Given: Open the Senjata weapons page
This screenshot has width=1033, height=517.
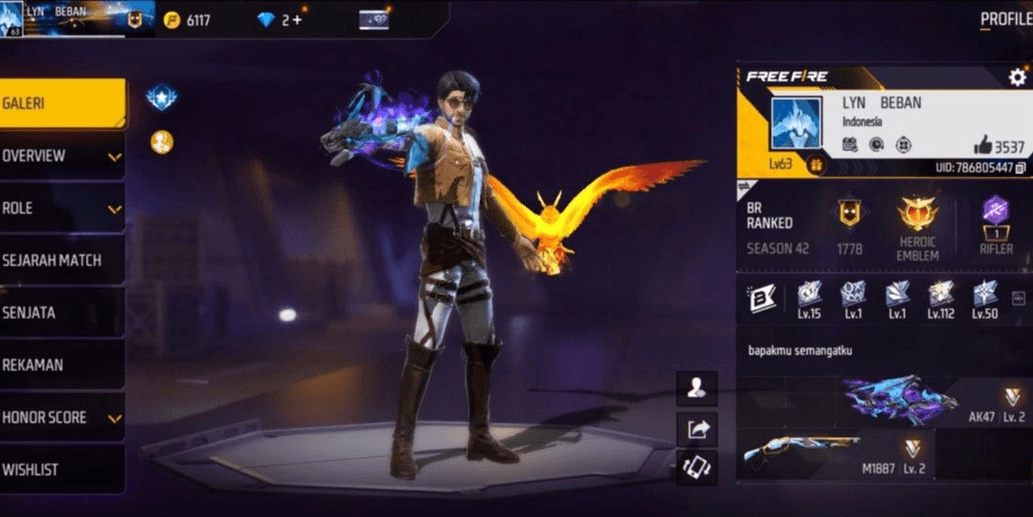Looking at the screenshot, I should pos(60,313).
